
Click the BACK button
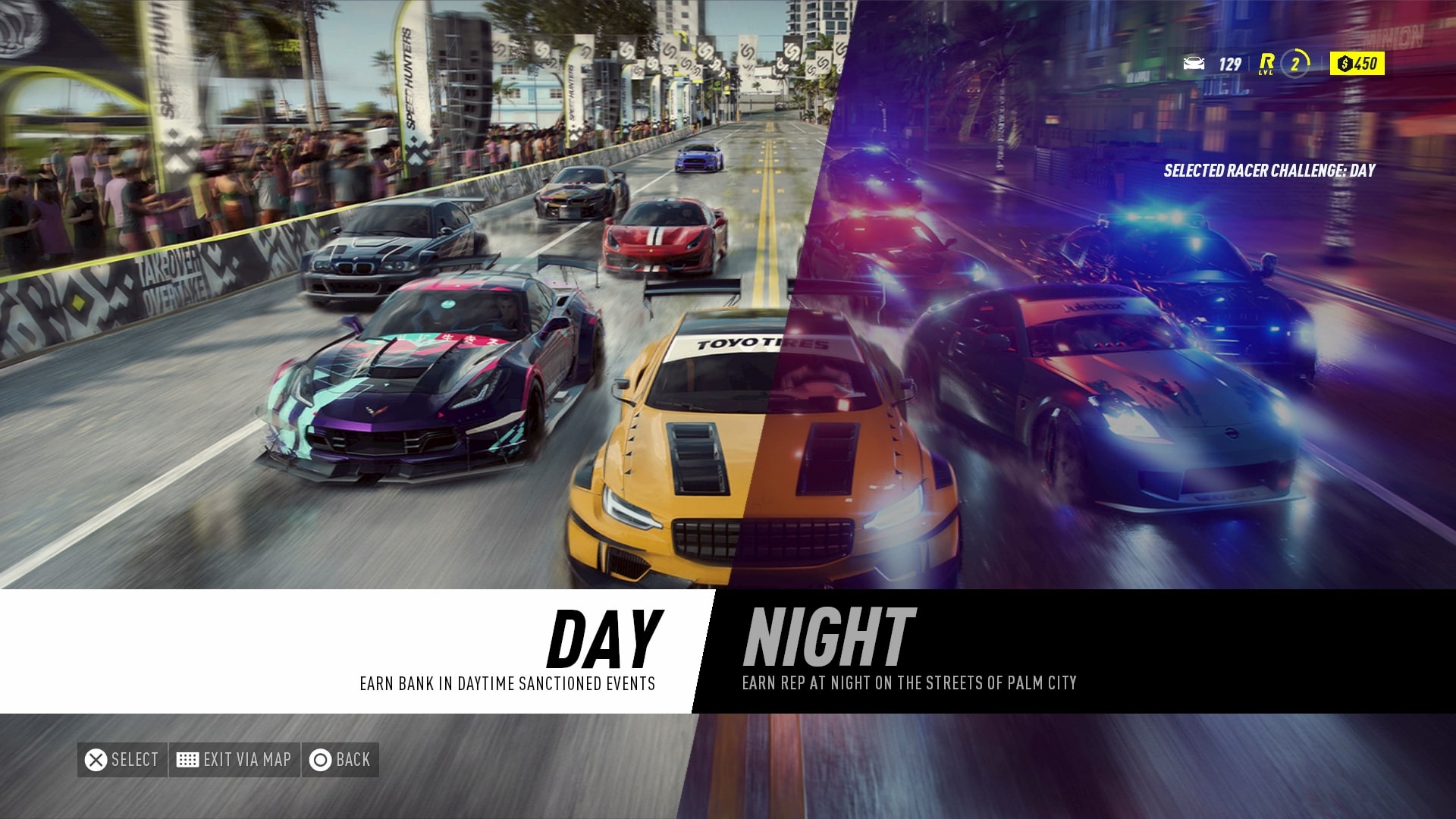click(x=340, y=759)
